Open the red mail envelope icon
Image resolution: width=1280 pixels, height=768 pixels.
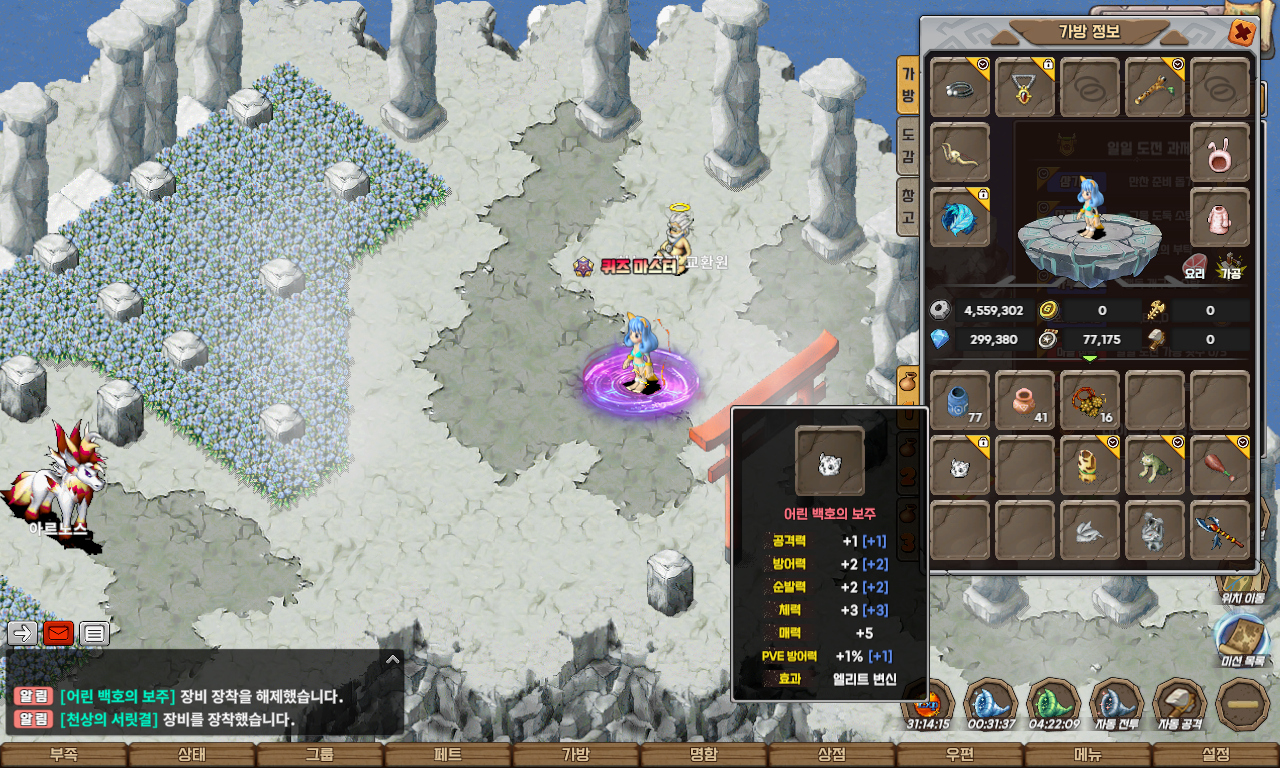click(59, 633)
